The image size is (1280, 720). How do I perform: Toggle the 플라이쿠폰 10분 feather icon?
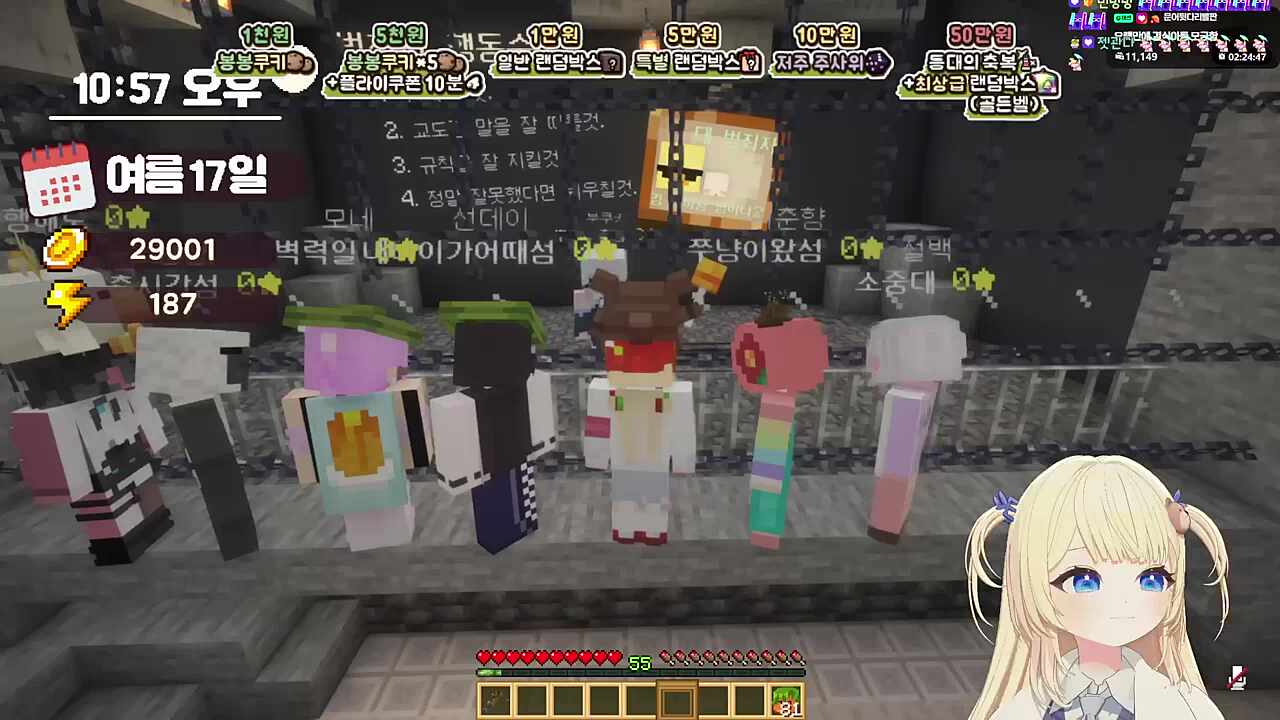(473, 84)
